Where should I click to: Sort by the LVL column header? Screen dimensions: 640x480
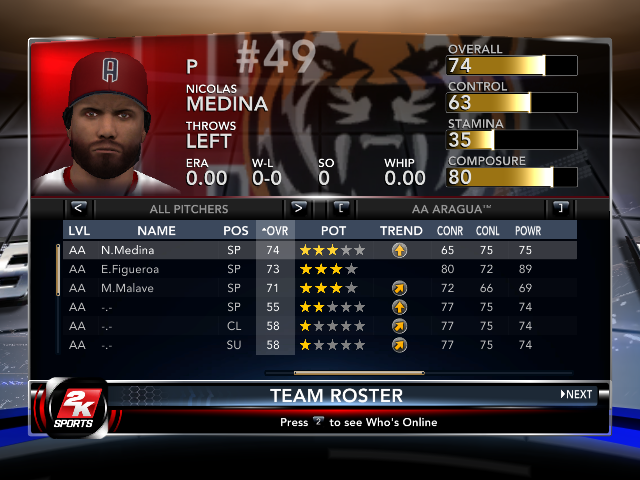click(x=78, y=231)
